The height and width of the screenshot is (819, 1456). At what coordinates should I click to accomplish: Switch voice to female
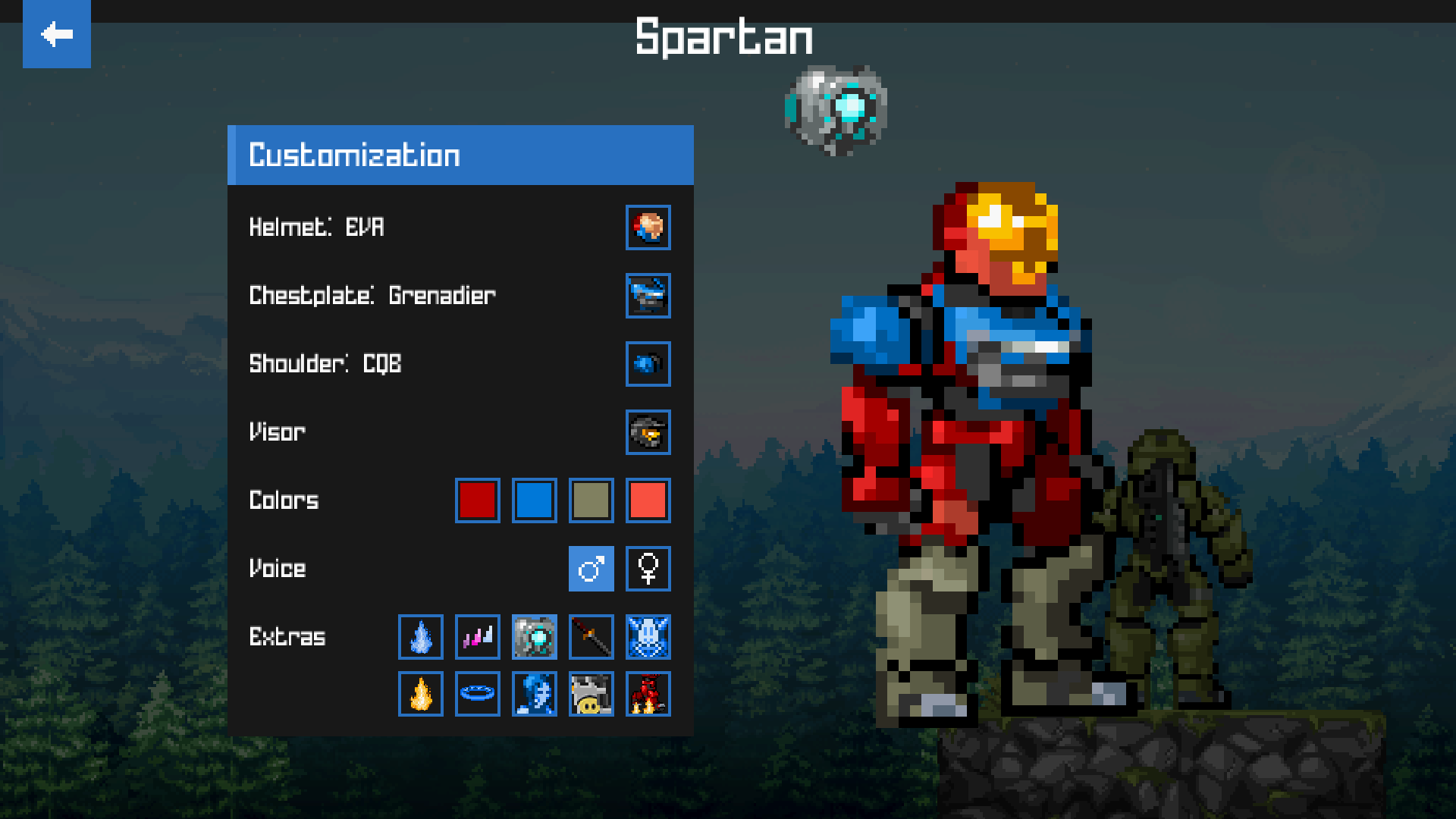tap(648, 569)
